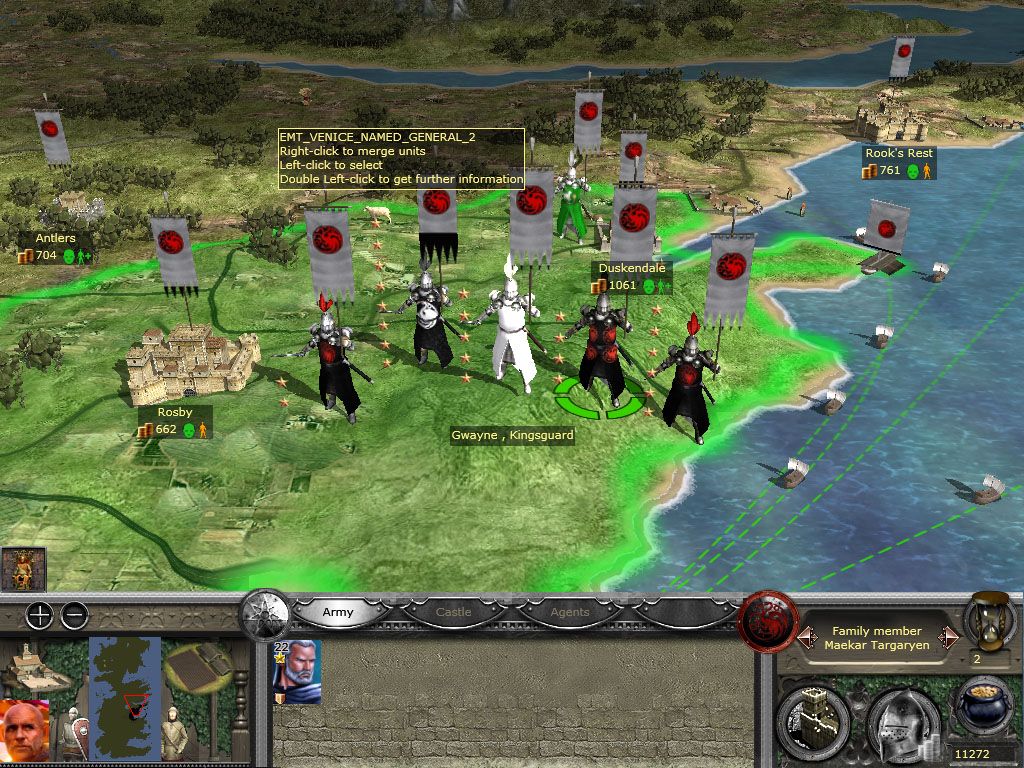The height and width of the screenshot is (768, 1024).
Task: Zoom in the campaign map with plus button
Action: 39,615
